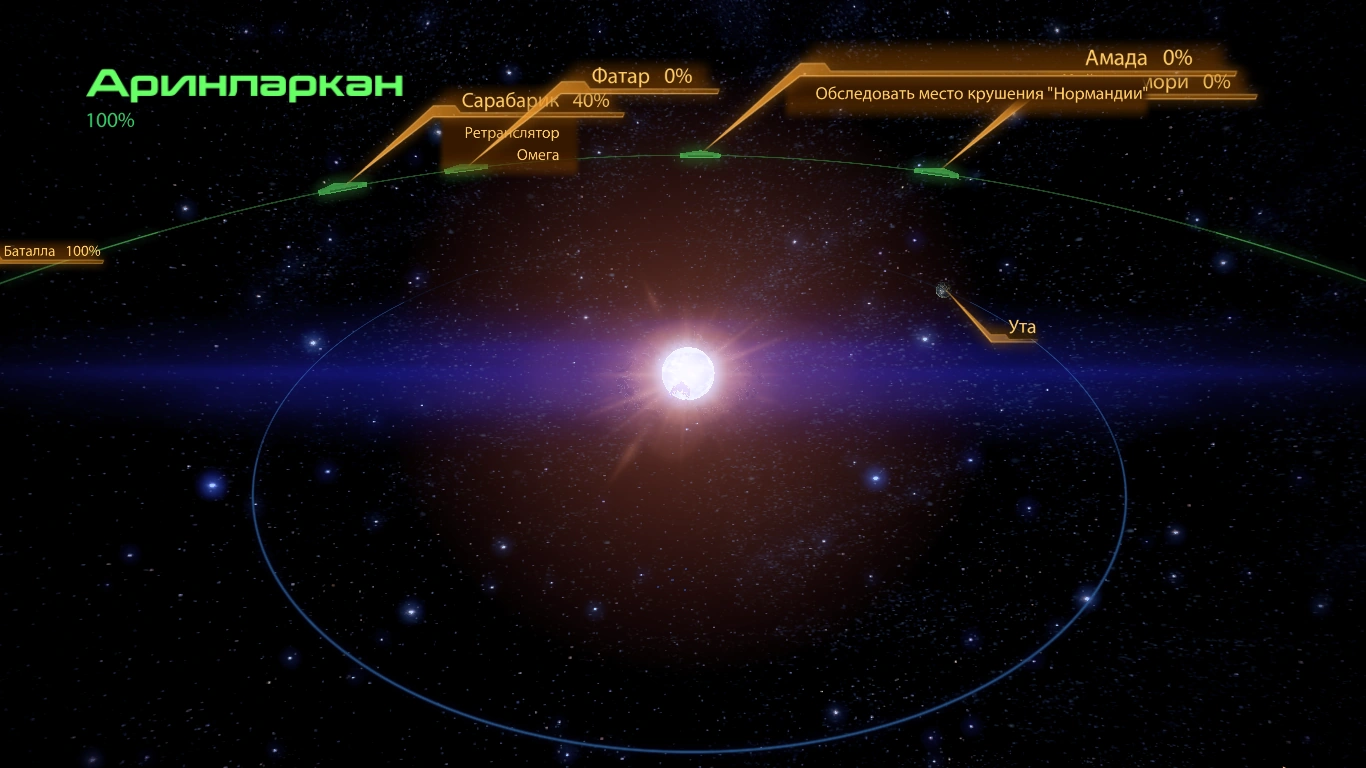The height and width of the screenshot is (768, 1366).
Task: Open the Баталла 100% label
Action: tap(50, 252)
